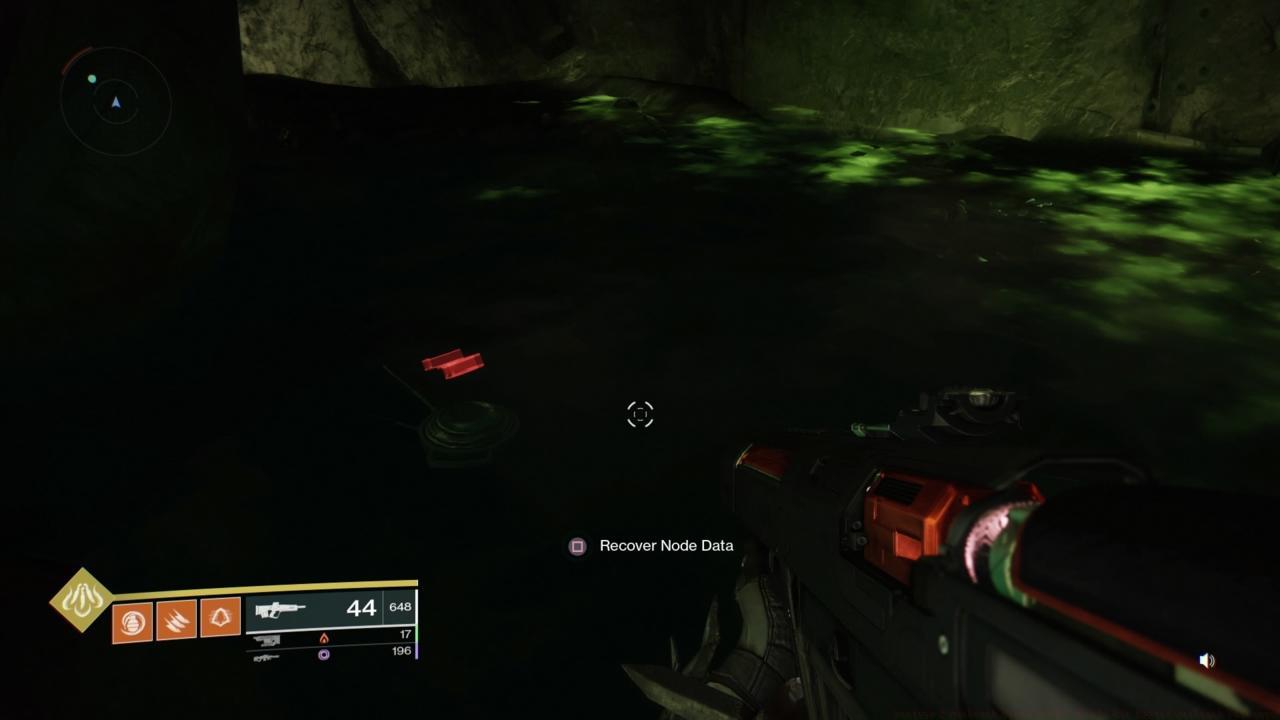Activate the gold diamond Super ability icon
This screenshot has width=1280, height=720.
tap(82, 600)
